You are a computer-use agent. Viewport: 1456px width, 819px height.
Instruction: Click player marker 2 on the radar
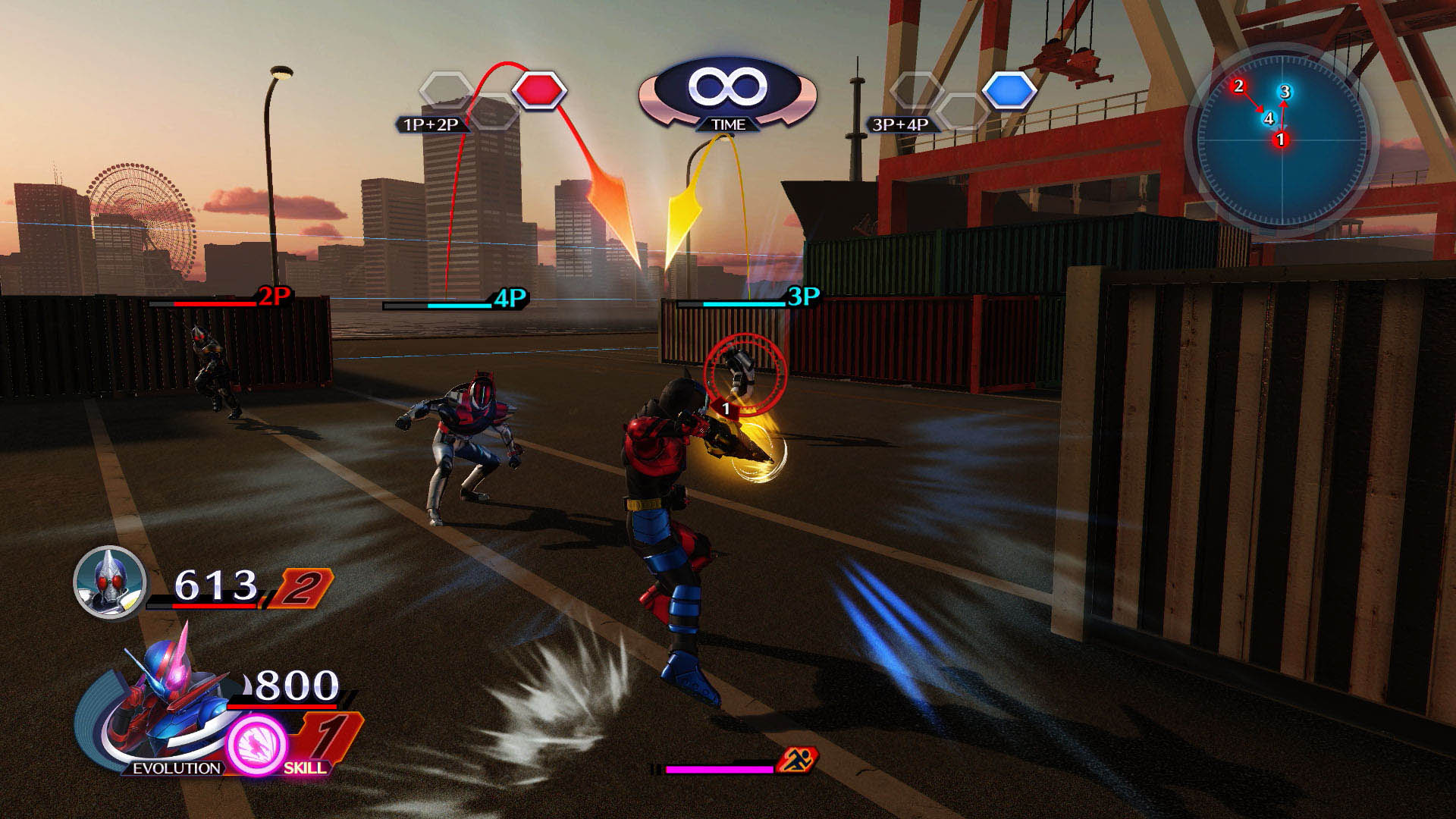click(1239, 86)
